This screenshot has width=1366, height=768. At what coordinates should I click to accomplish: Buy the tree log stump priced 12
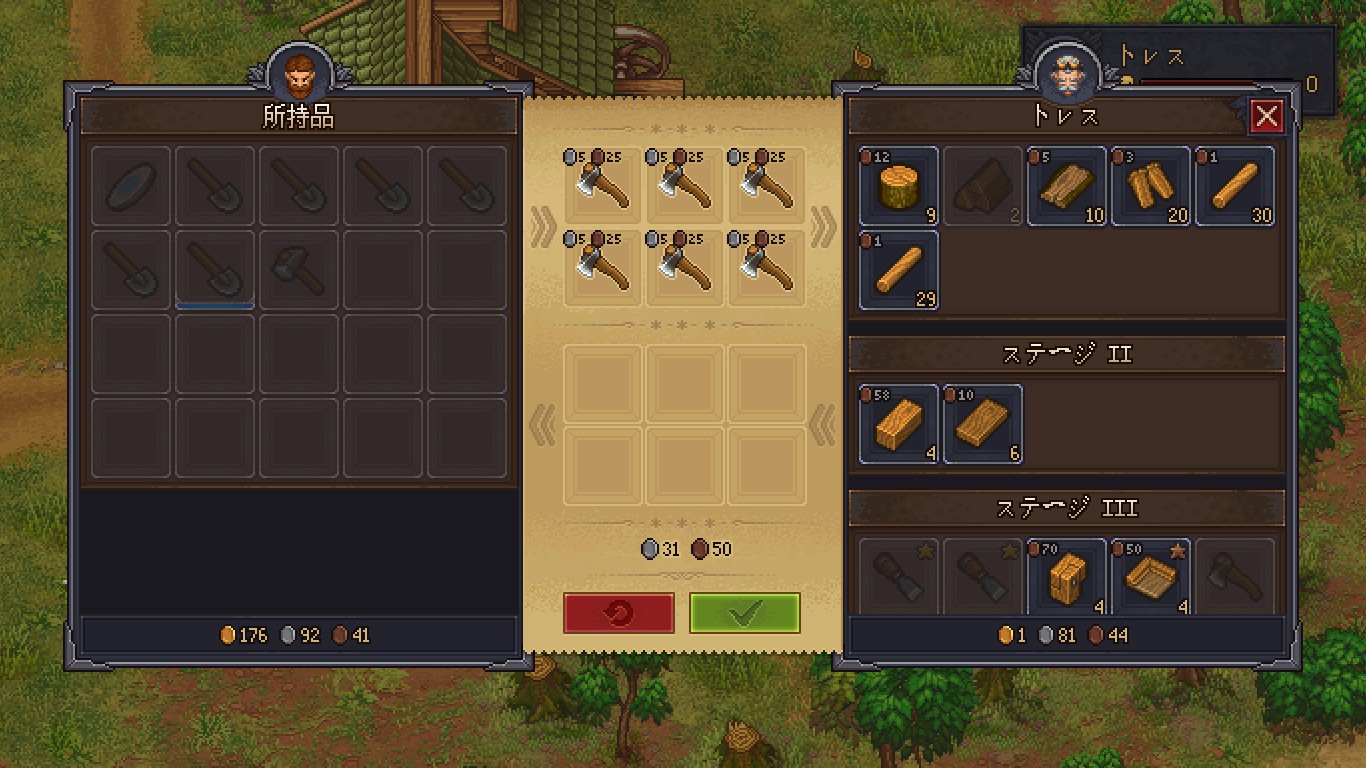[899, 186]
